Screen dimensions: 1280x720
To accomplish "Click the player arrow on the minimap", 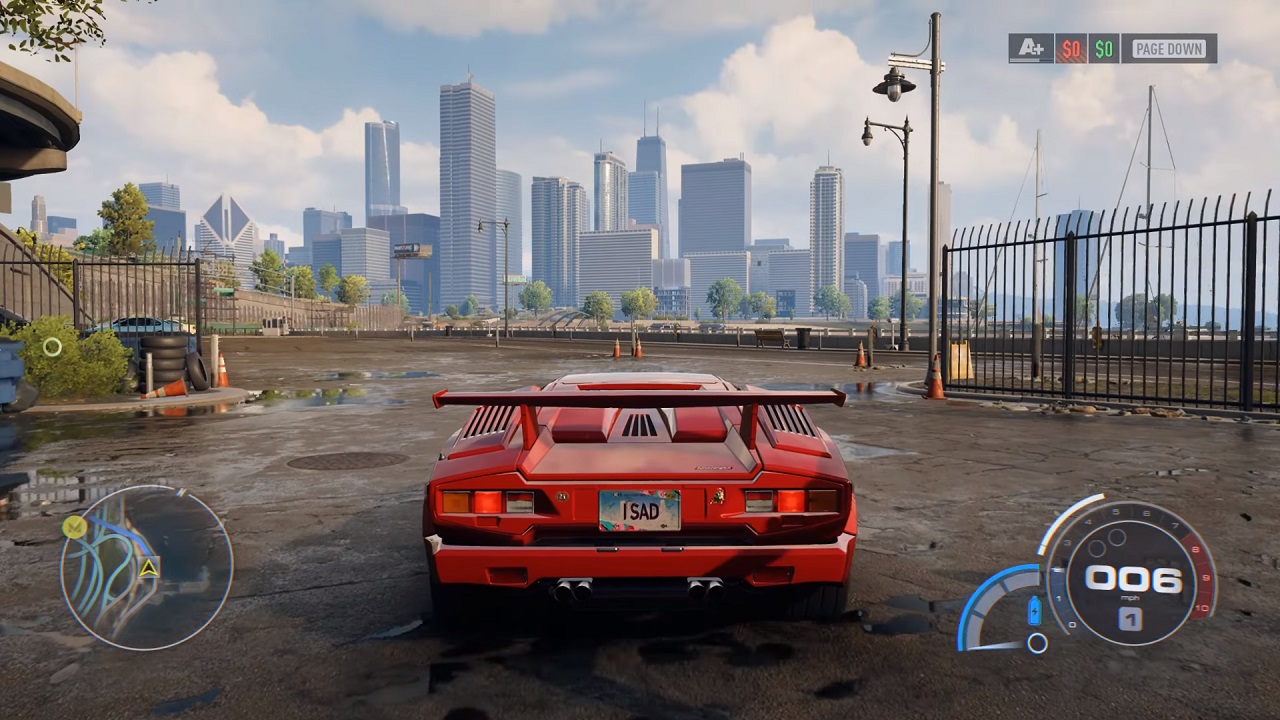I will pos(149,568).
